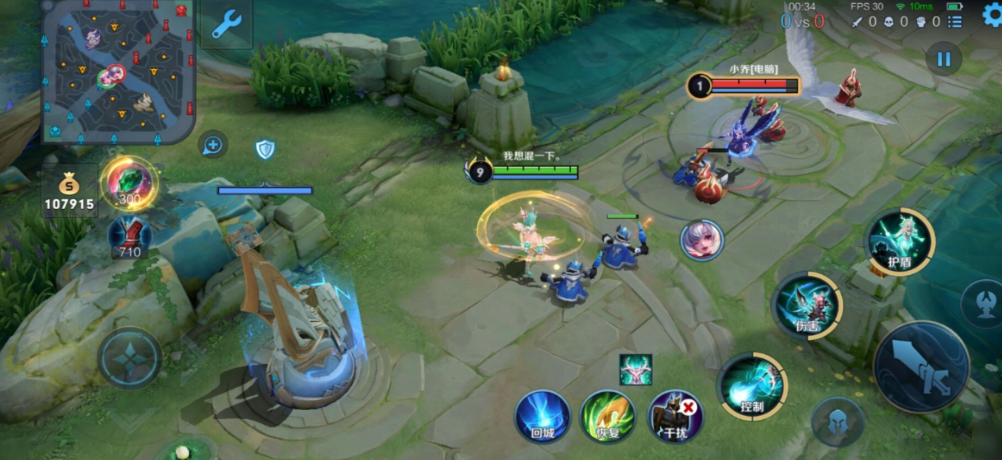This screenshot has width=1002, height=460.
Task: Open the shop via the gold bag
Action: [68, 192]
